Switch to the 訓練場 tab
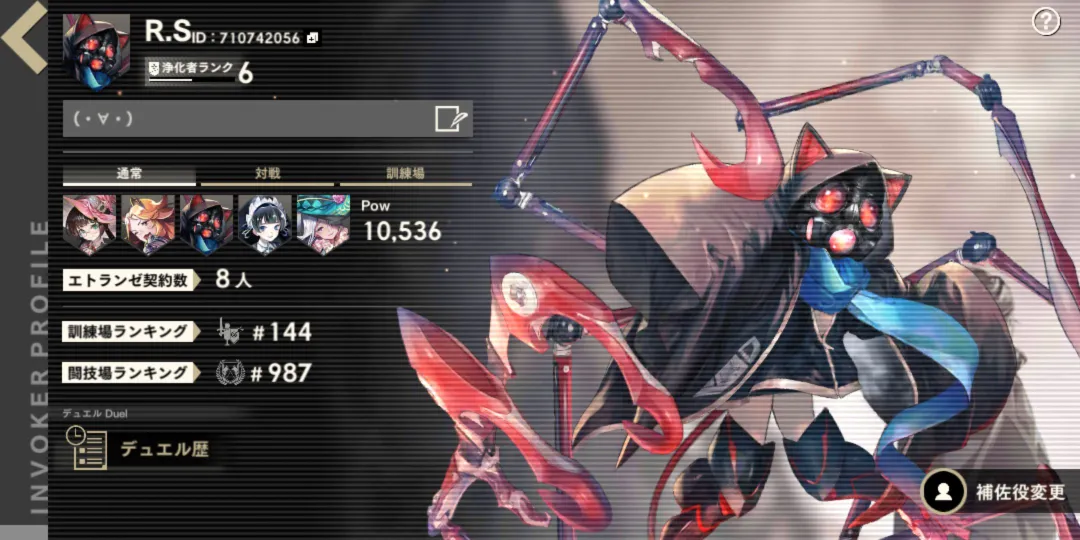 [405, 174]
